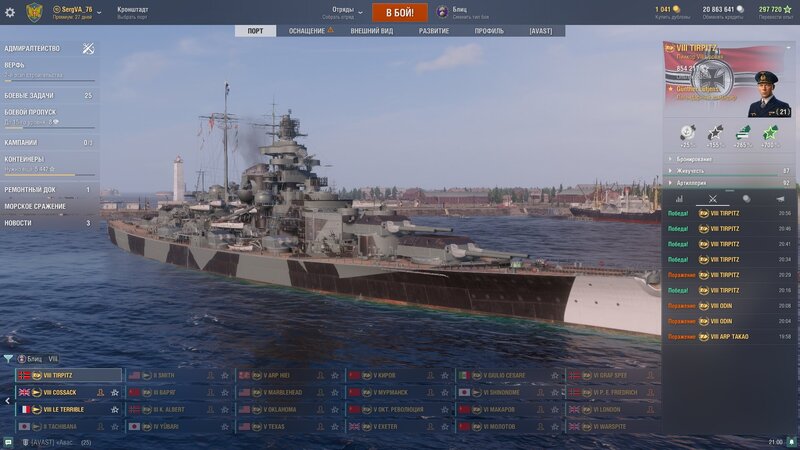Open the НОВОСТИ news entry
Image resolution: width=800 pixels, height=450 pixels.
[x=18, y=223]
